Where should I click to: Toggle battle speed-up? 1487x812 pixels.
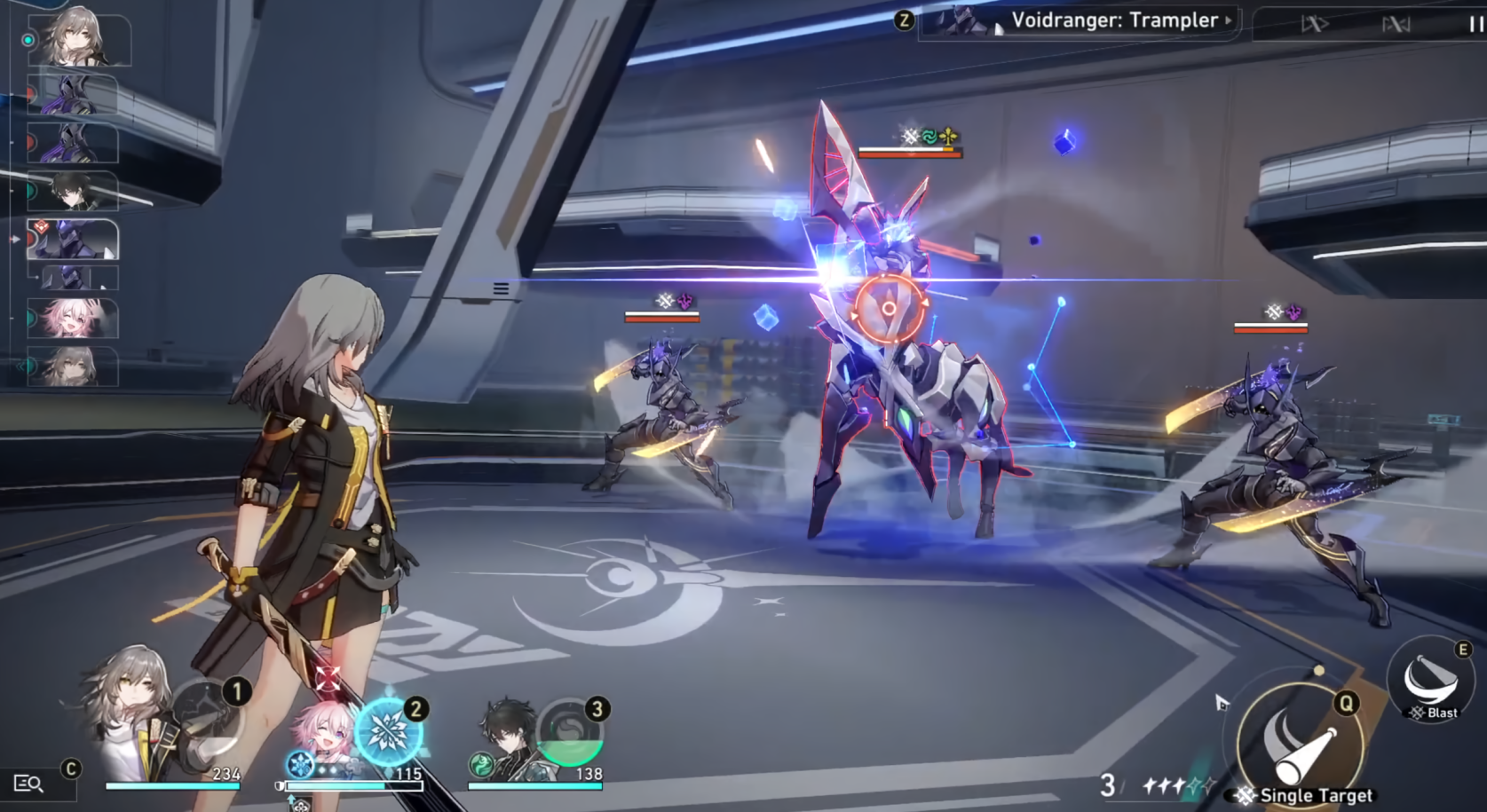pos(1314,24)
